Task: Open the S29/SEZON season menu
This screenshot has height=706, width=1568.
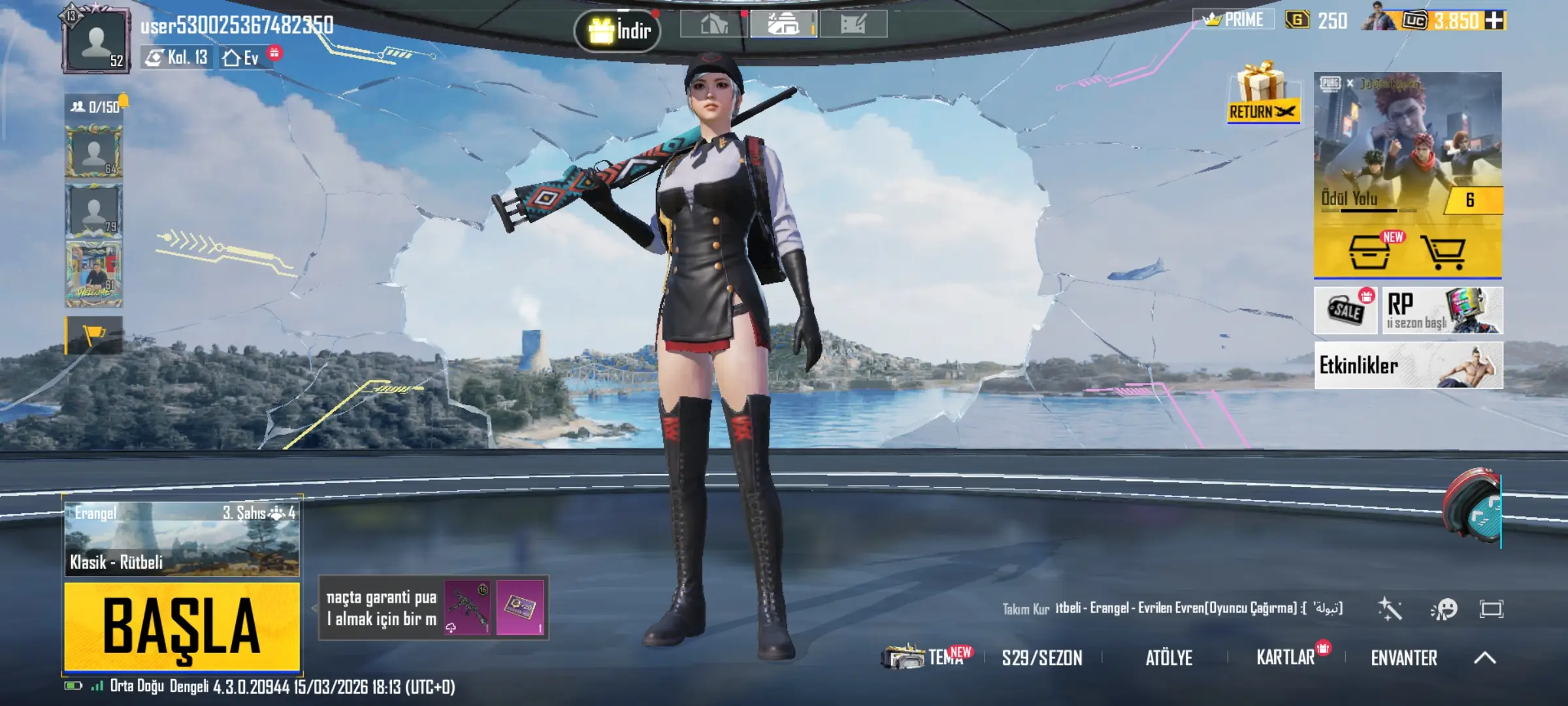Action: click(x=1042, y=658)
